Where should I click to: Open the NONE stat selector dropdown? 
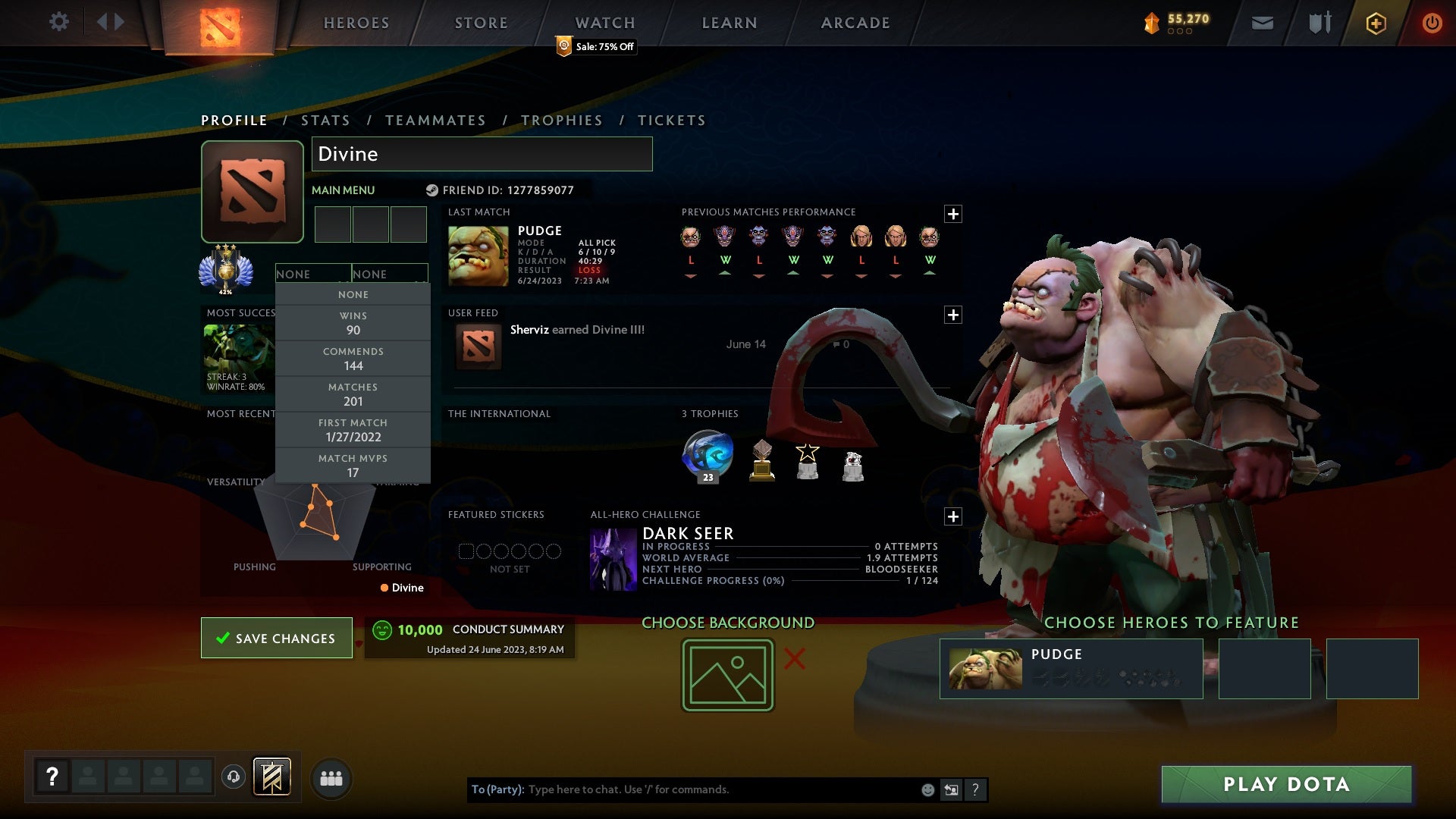[313, 274]
